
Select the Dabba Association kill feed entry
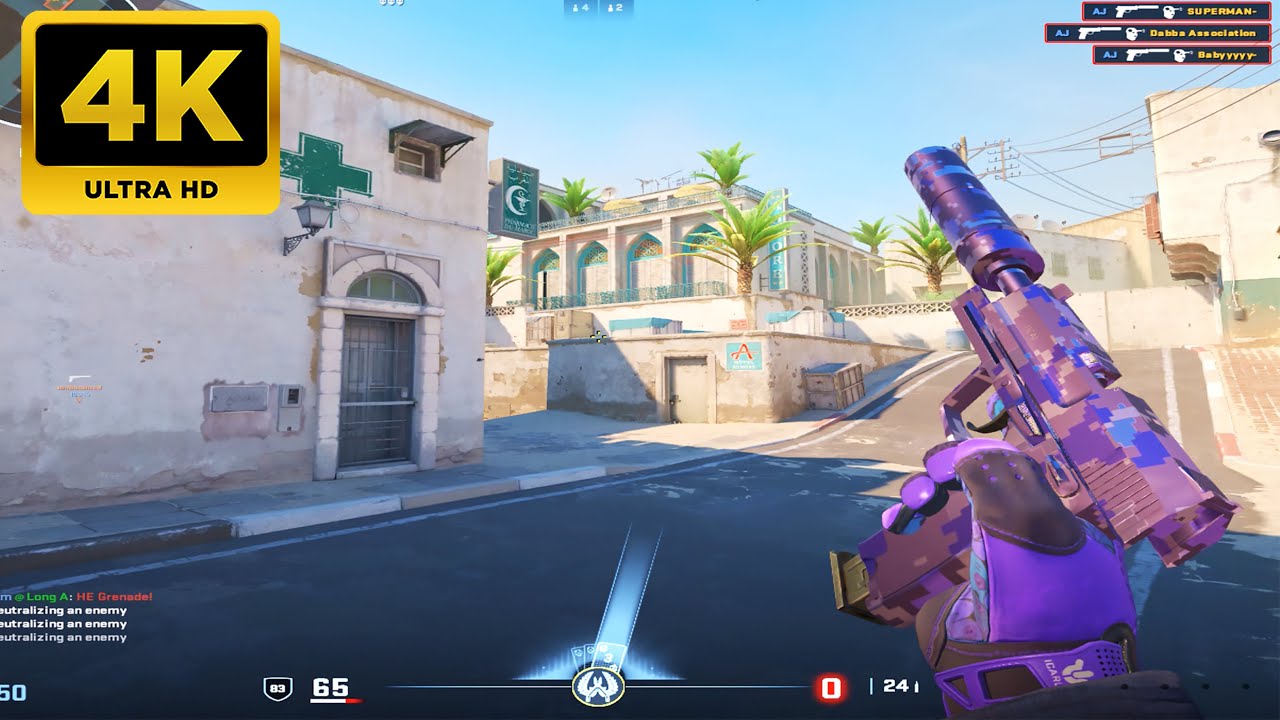pos(1158,33)
